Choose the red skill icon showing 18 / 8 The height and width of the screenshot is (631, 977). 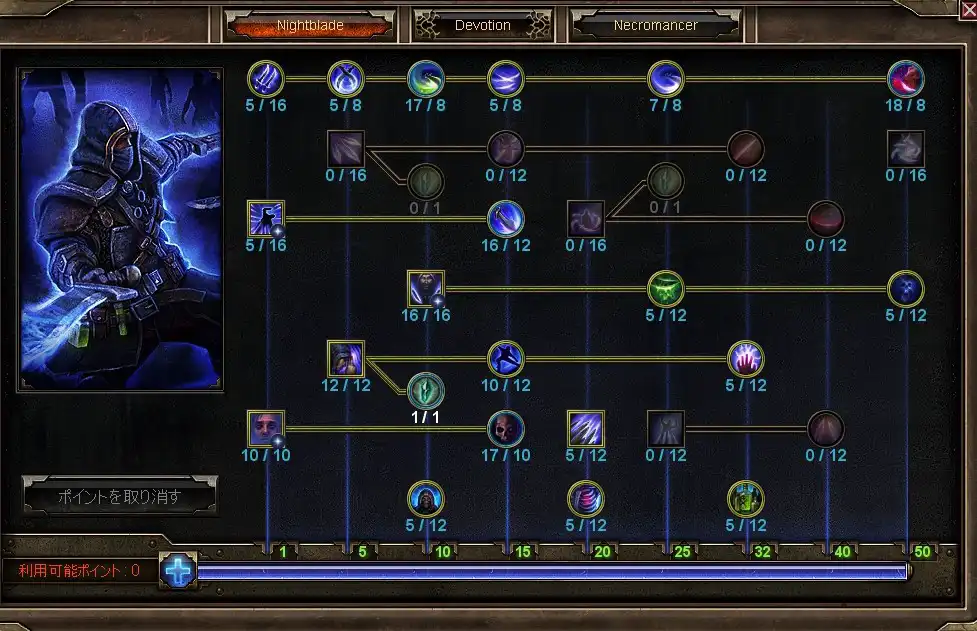point(906,78)
